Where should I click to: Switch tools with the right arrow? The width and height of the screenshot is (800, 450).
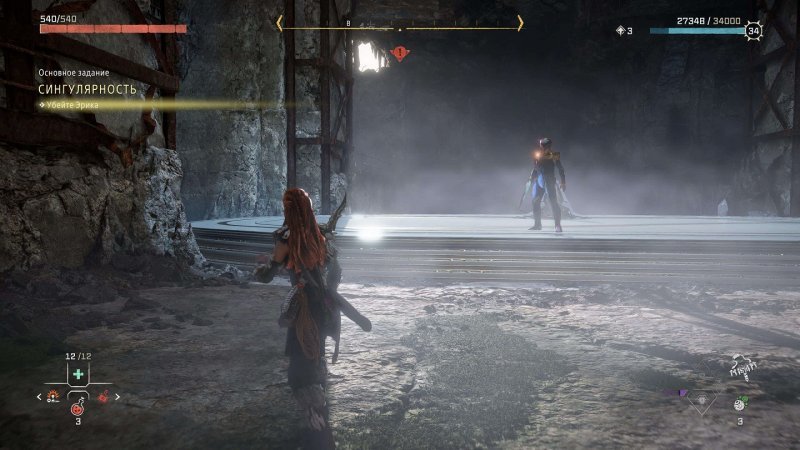(117, 397)
